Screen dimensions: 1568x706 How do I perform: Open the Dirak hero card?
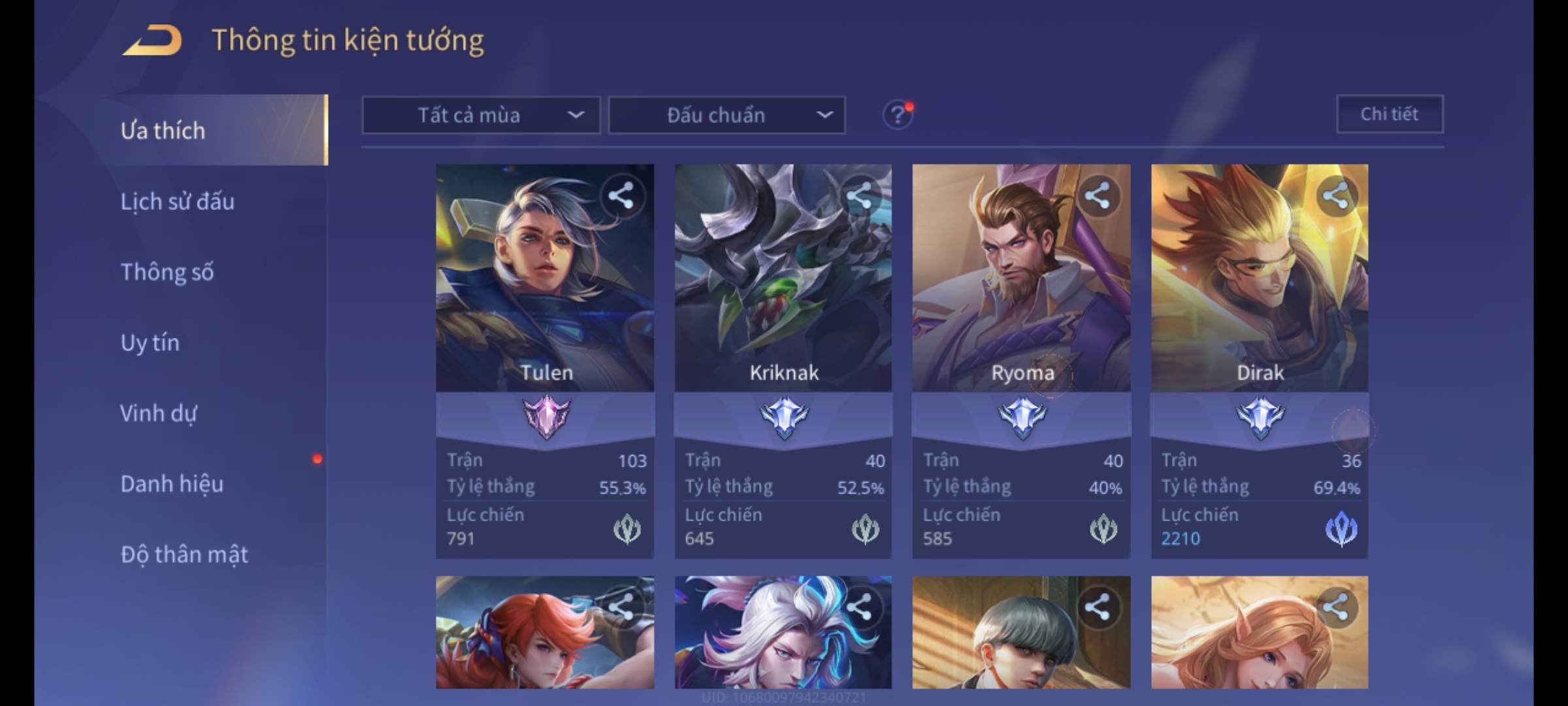click(x=1259, y=294)
